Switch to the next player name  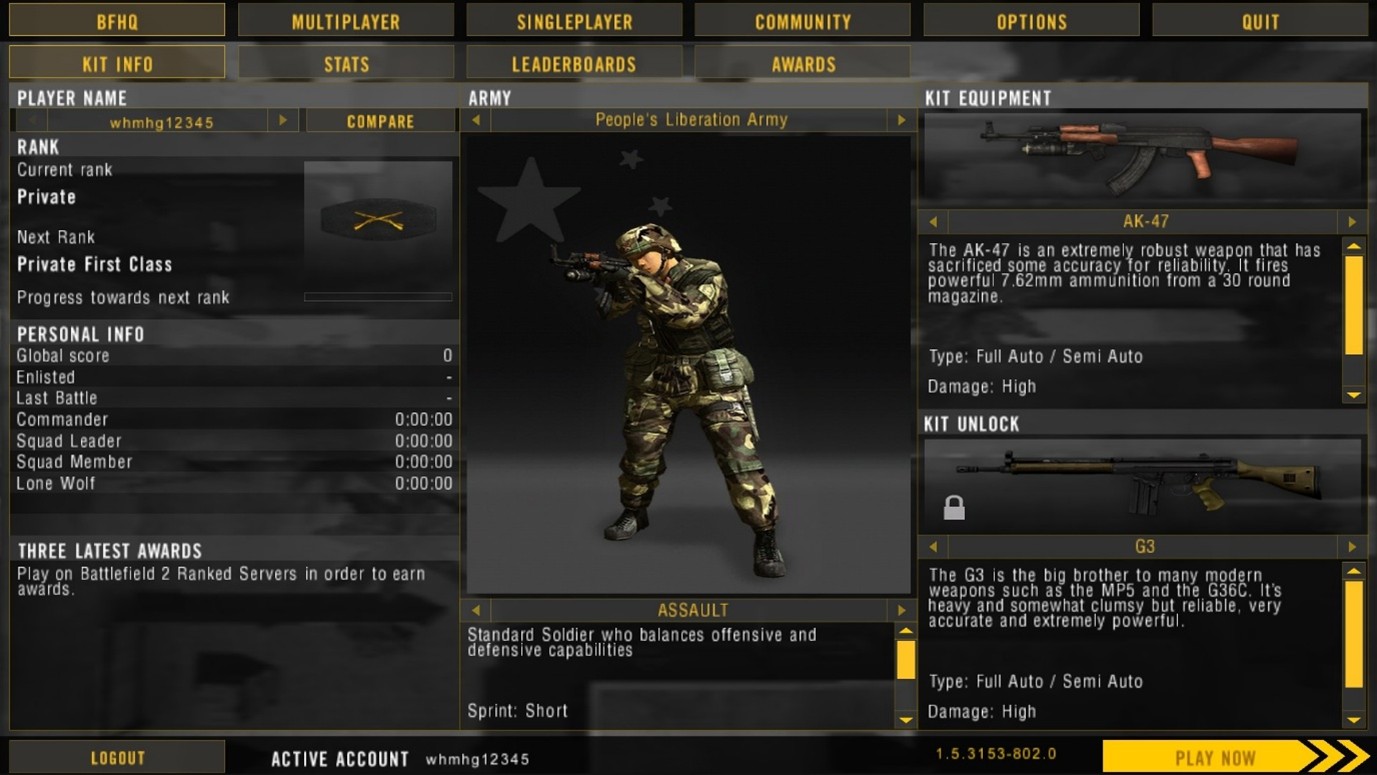[283, 121]
